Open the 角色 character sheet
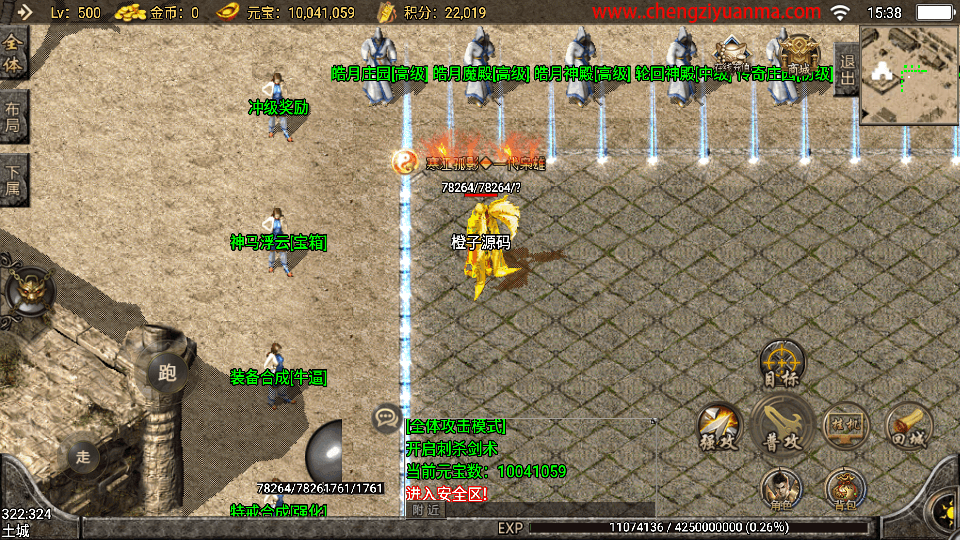The width and height of the screenshot is (960, 540). (782, 490)
